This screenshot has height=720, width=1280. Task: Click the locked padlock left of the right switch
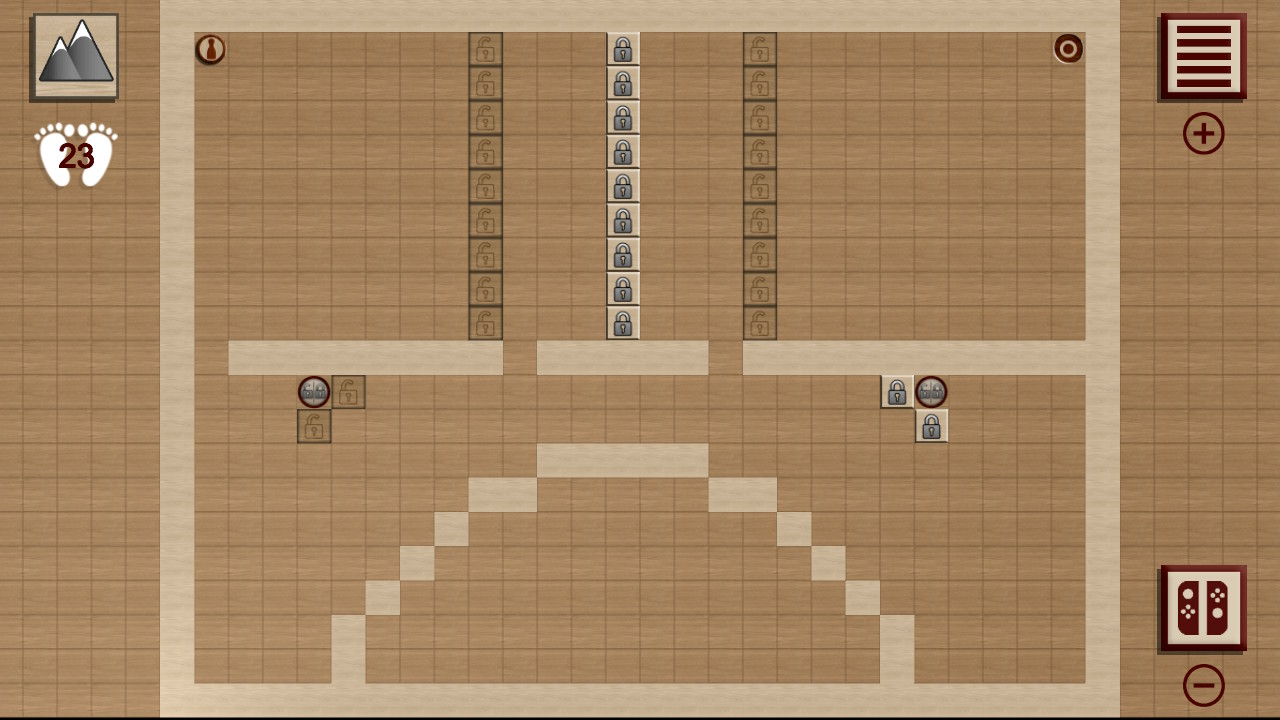click(896, 391)
